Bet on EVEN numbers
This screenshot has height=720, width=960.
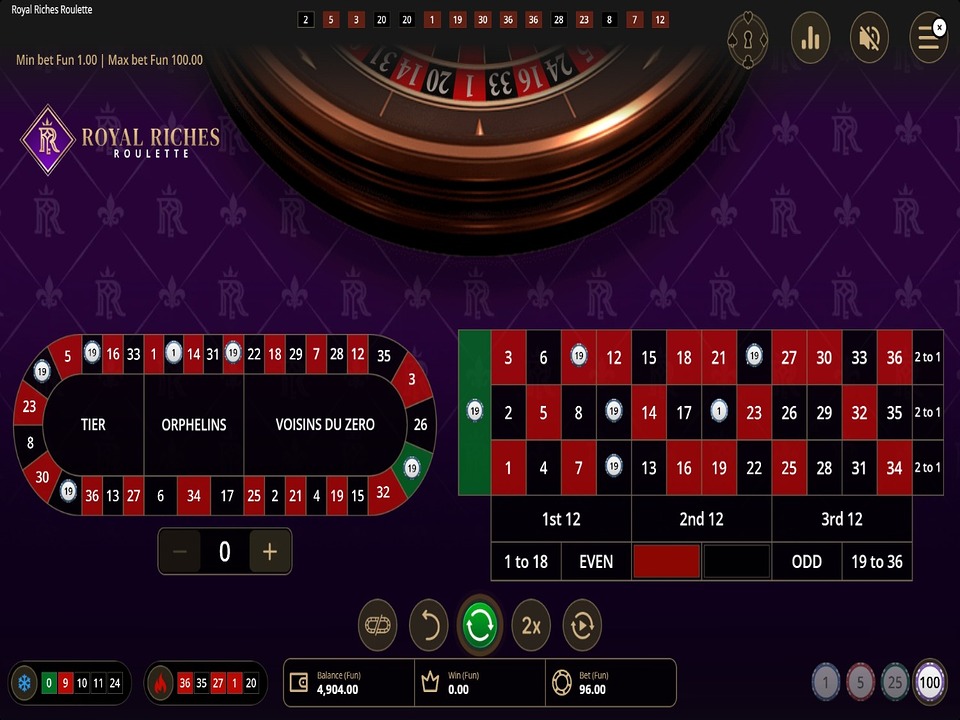596,561
